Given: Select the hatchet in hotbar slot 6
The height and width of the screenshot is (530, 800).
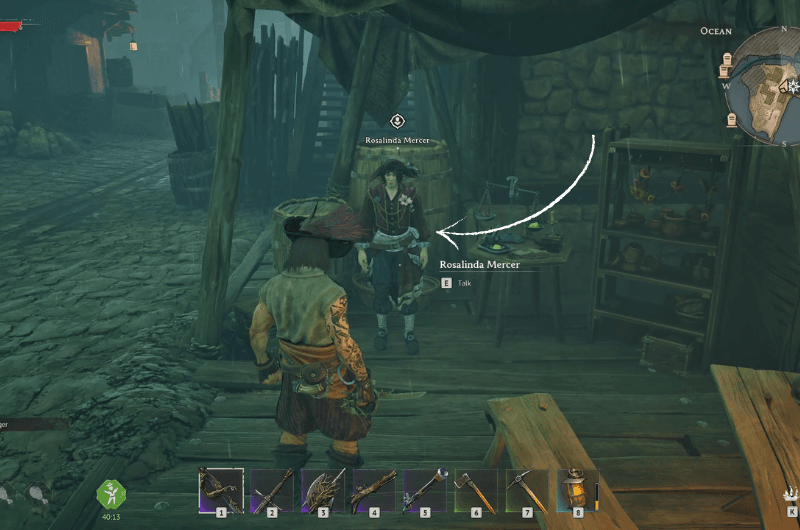Looking at the screenshot, I should [476, 490].
